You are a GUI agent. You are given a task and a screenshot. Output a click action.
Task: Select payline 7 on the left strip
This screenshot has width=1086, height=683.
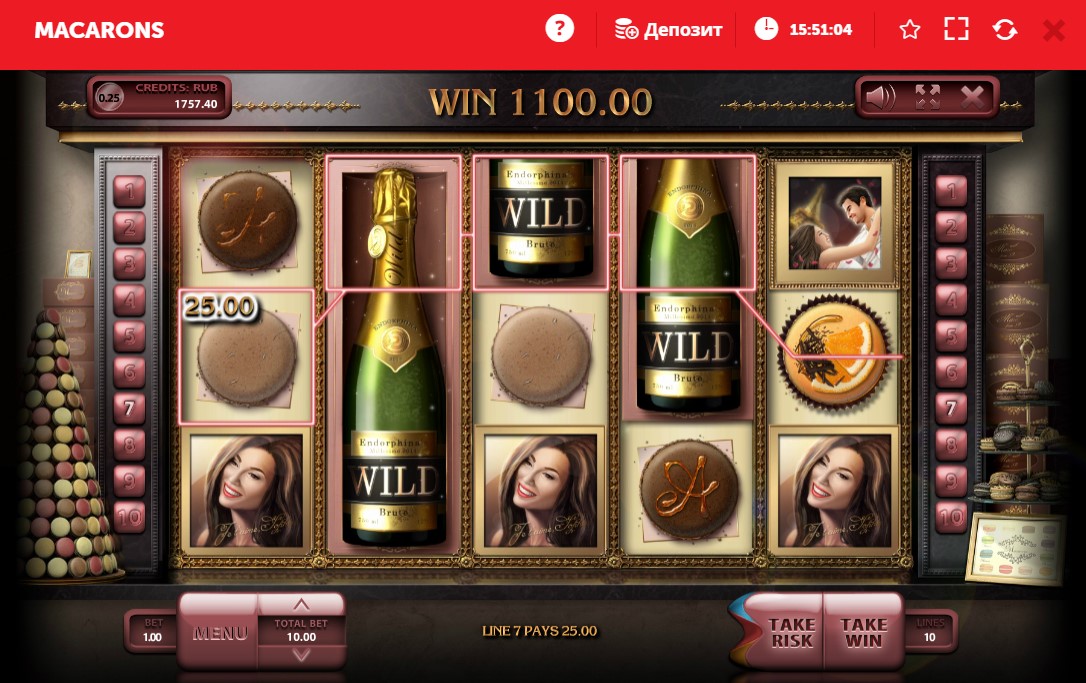point(129,408)
